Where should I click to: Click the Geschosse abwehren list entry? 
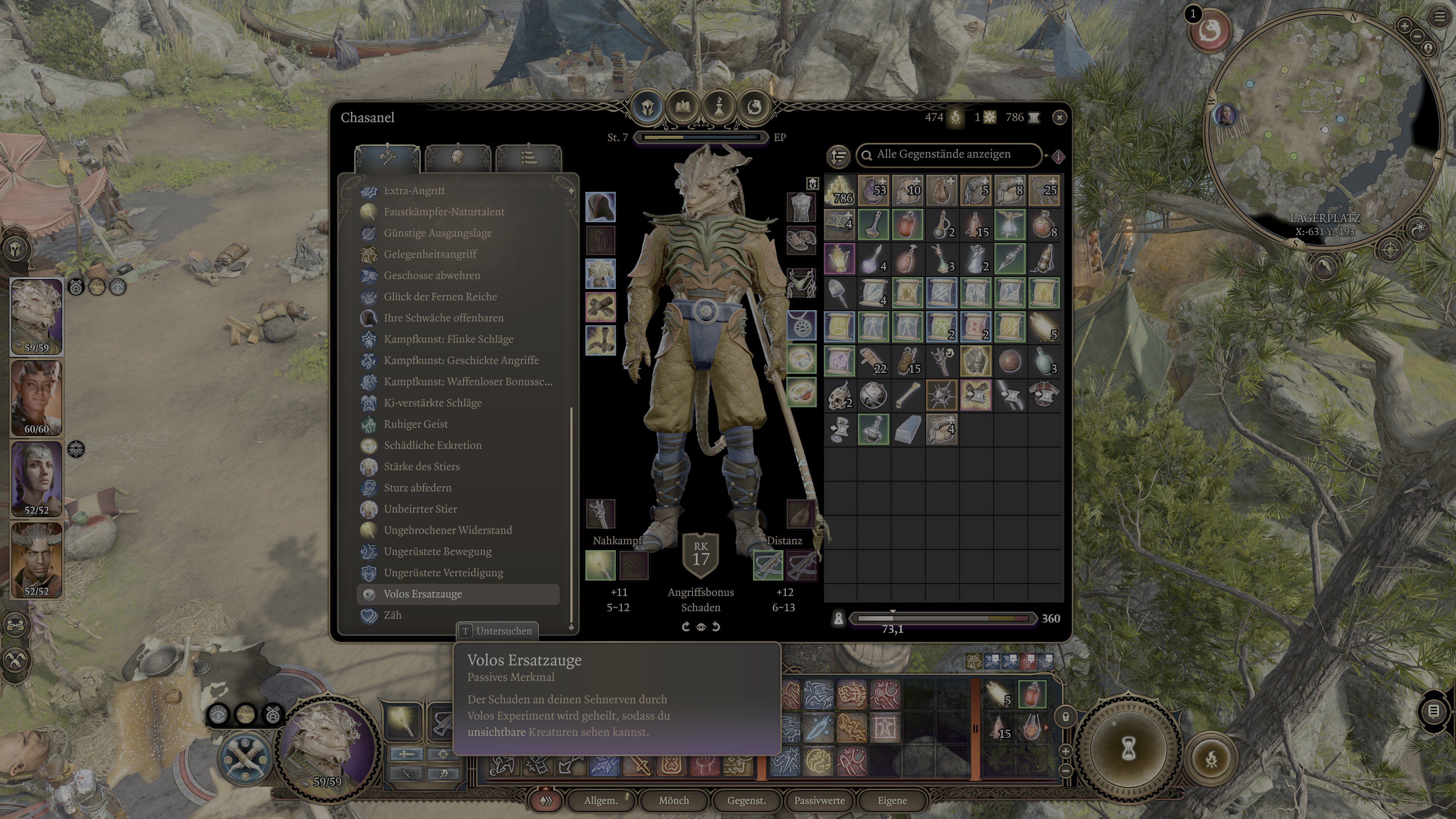click(x=432, y=275)
